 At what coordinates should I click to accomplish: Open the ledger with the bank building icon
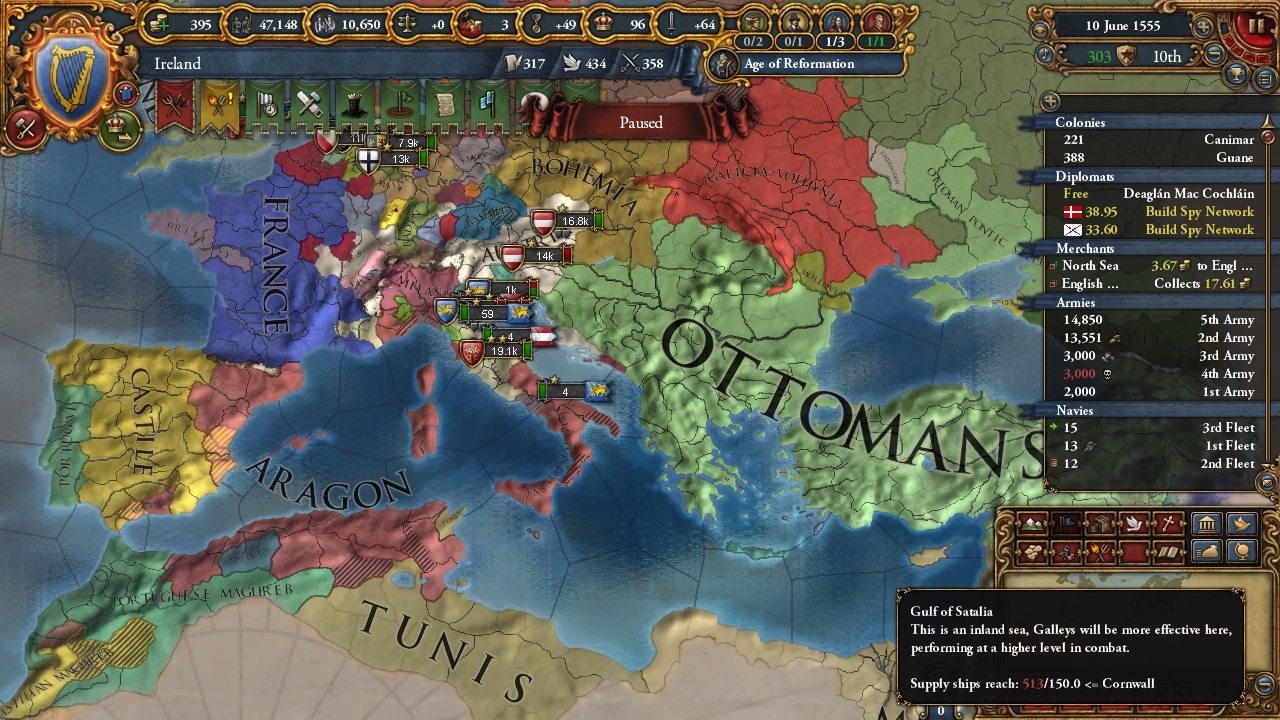(x=1206, y=522)
